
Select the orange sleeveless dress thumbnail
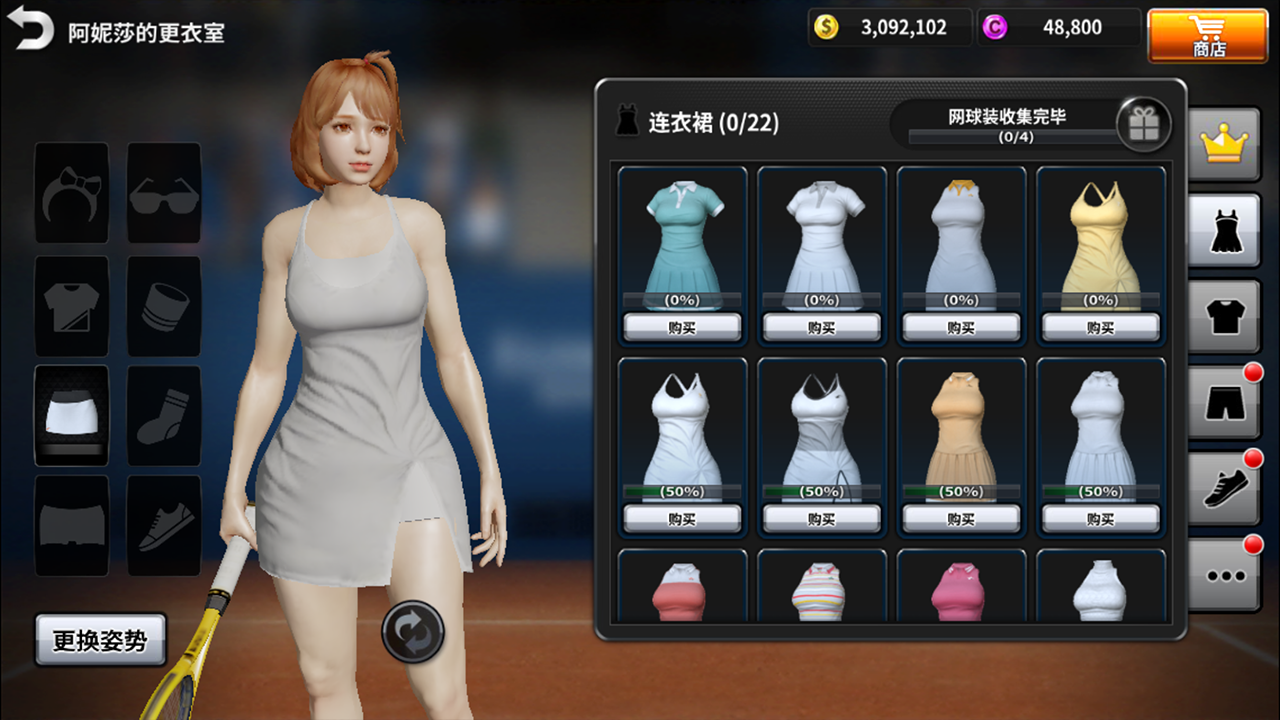point(961,430)
